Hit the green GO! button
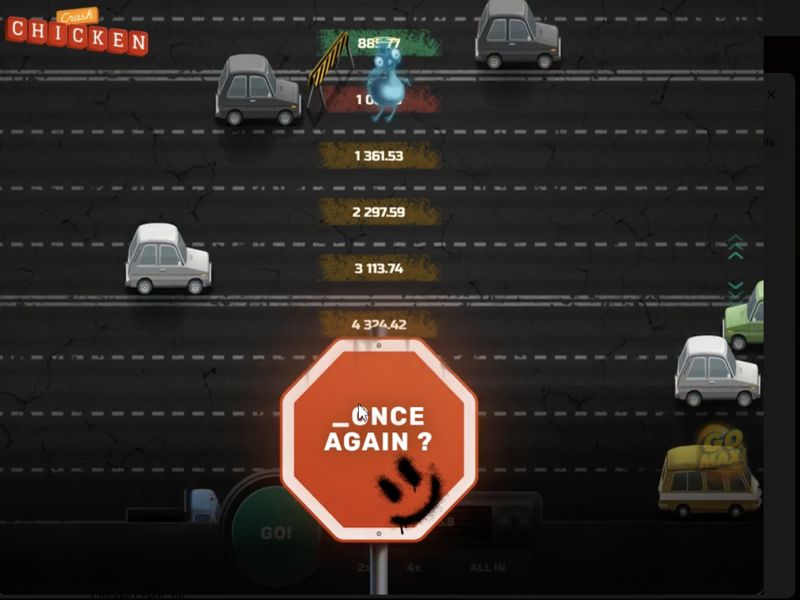 coord(275,533)
